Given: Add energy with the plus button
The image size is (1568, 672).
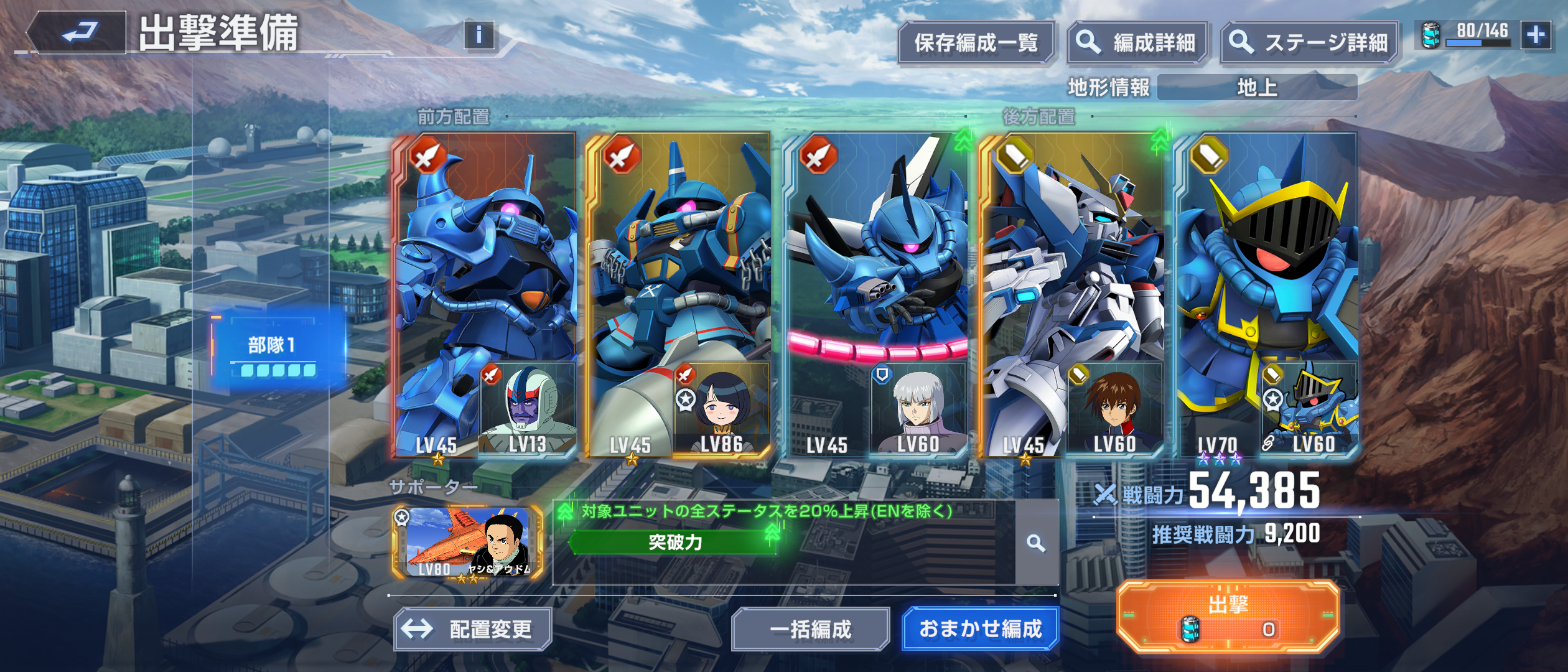Looking at the screenshot, I should pyautogui.click(x=1535, y=35).
